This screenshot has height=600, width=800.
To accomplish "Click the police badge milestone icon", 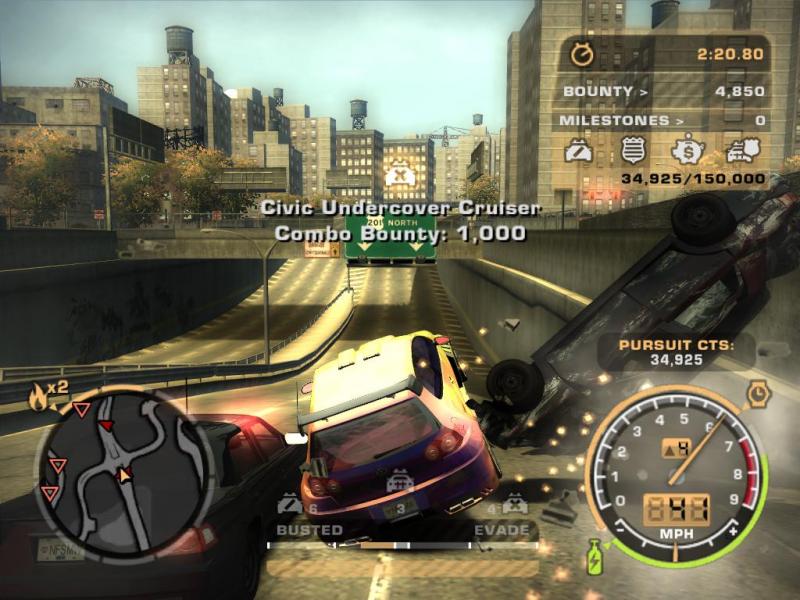I will tap(634, 152).
